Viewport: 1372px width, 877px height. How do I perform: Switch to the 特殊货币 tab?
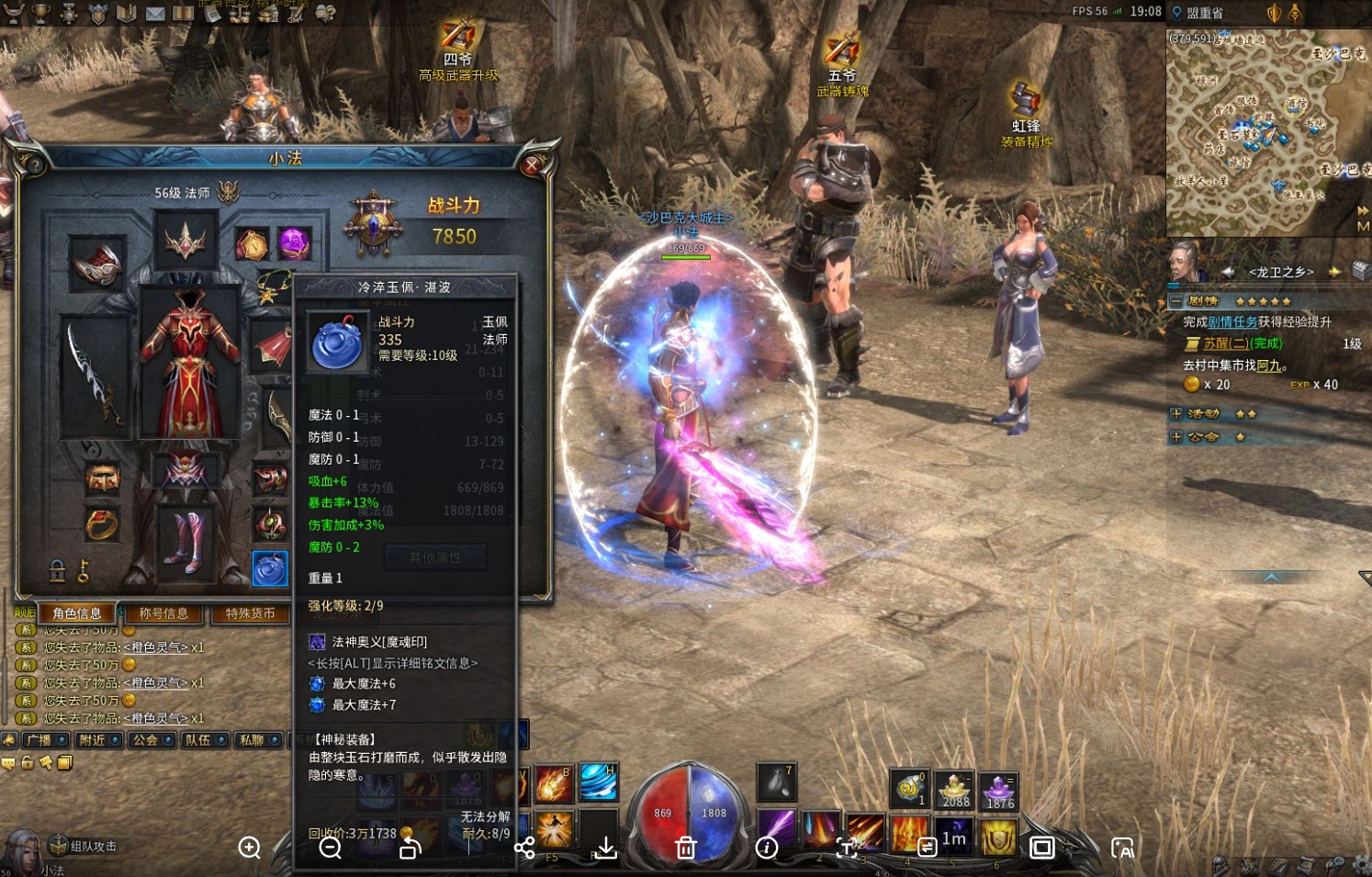click(x=250, y=613)
